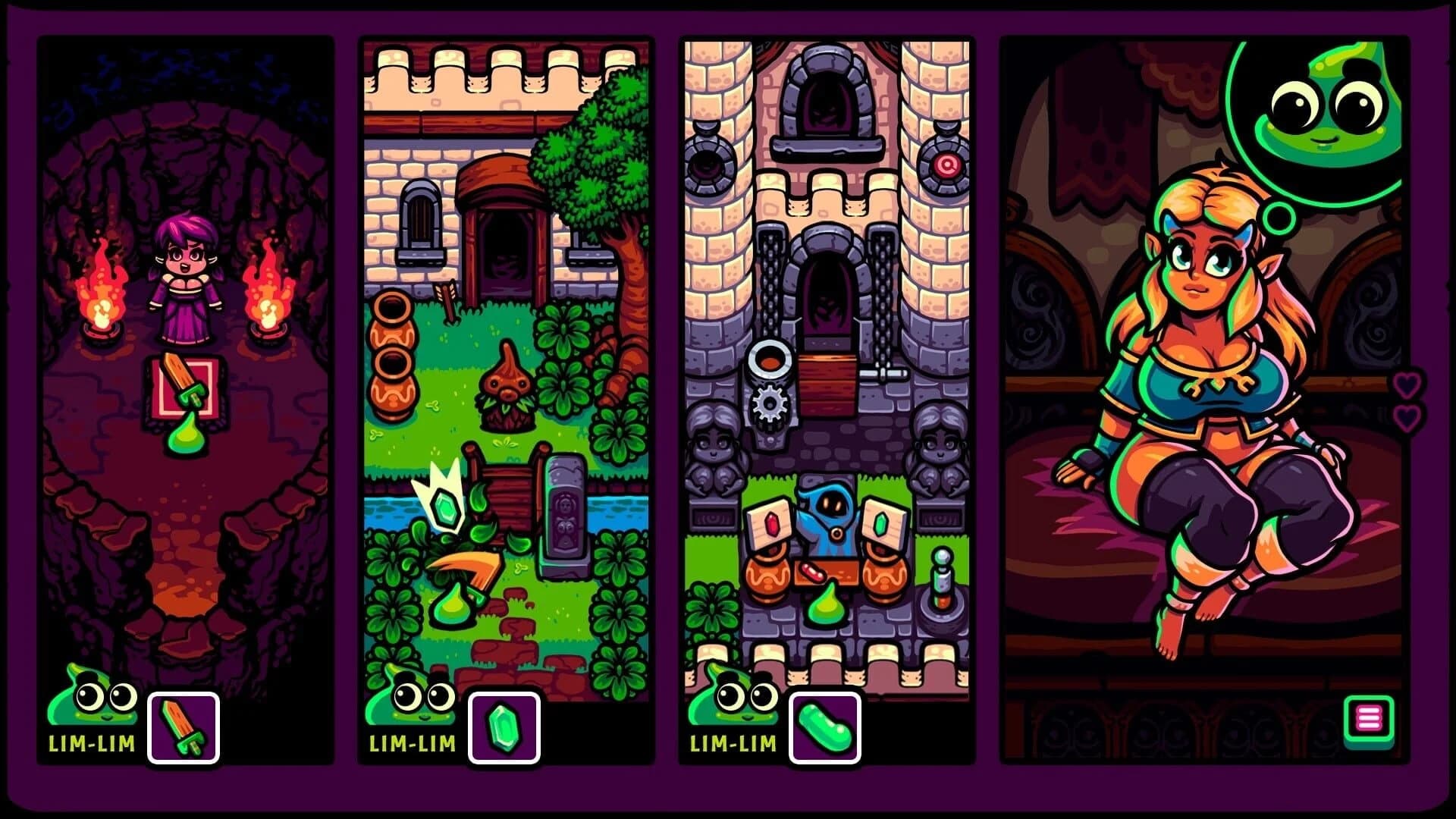The image size is (1456, 819).
Task: Click the red target dial on the castle tower
Action: tap(948, 165)
